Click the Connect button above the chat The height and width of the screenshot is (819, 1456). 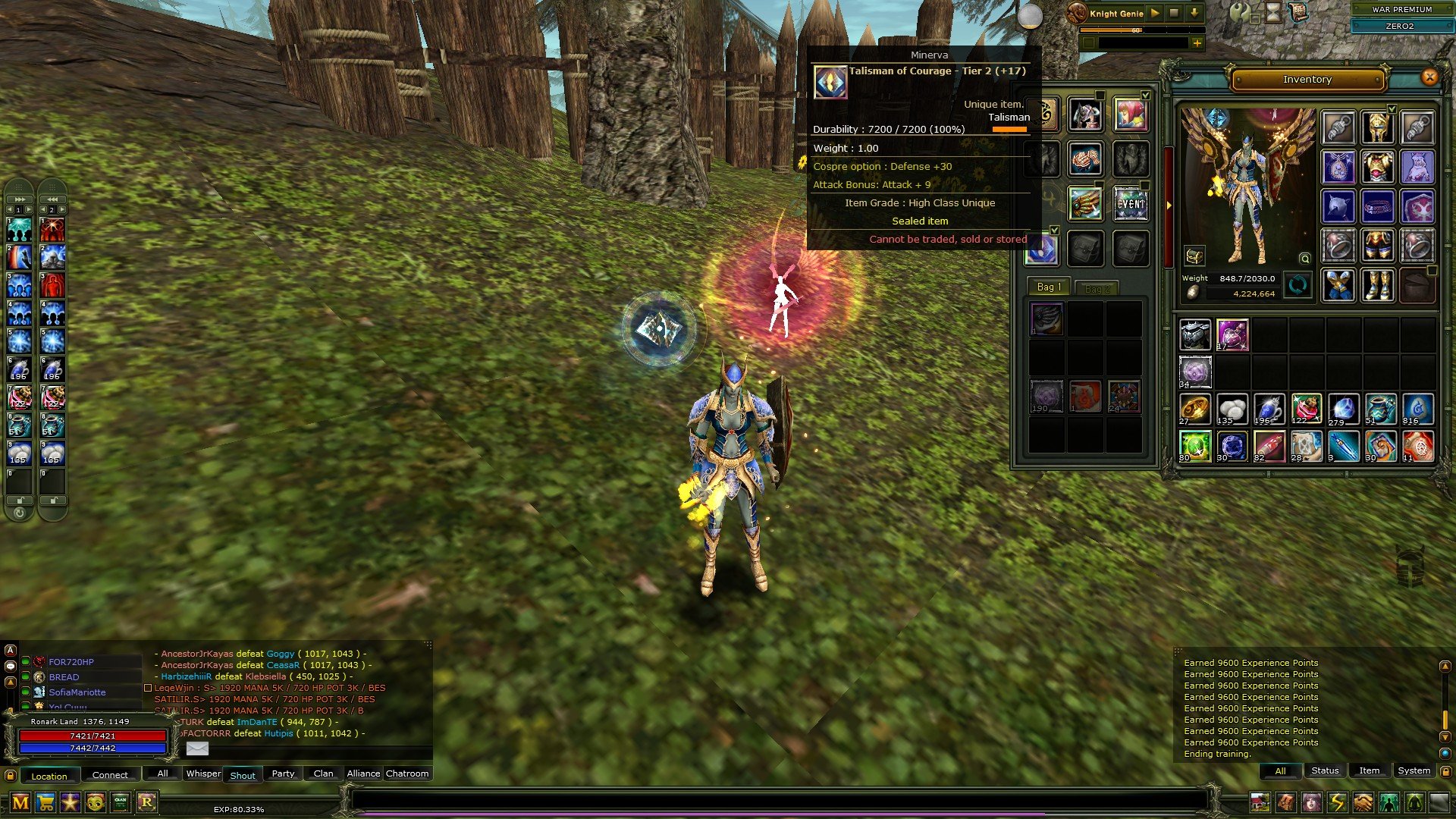click(110, 774)
